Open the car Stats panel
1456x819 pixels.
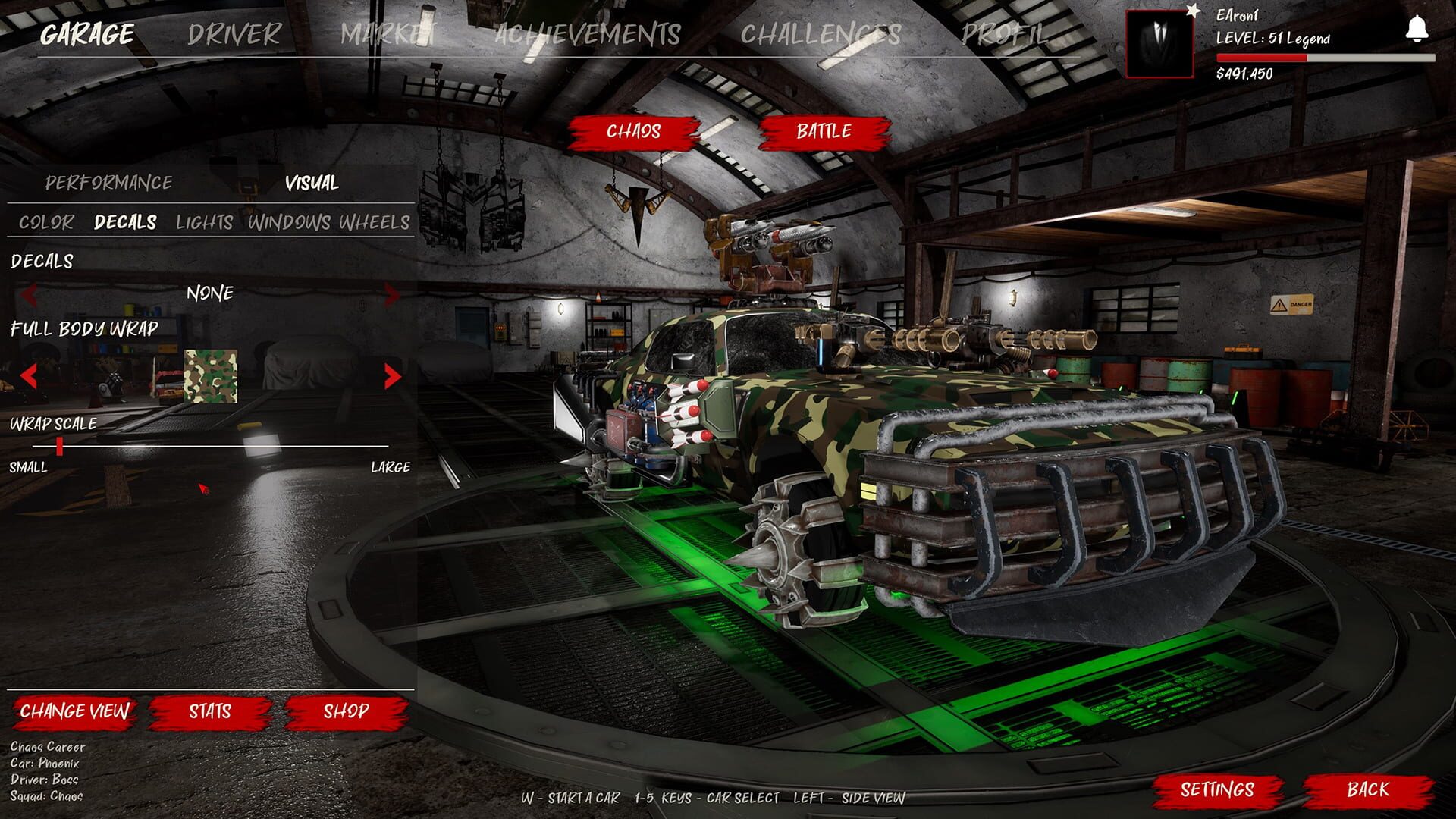pos(210,711)
